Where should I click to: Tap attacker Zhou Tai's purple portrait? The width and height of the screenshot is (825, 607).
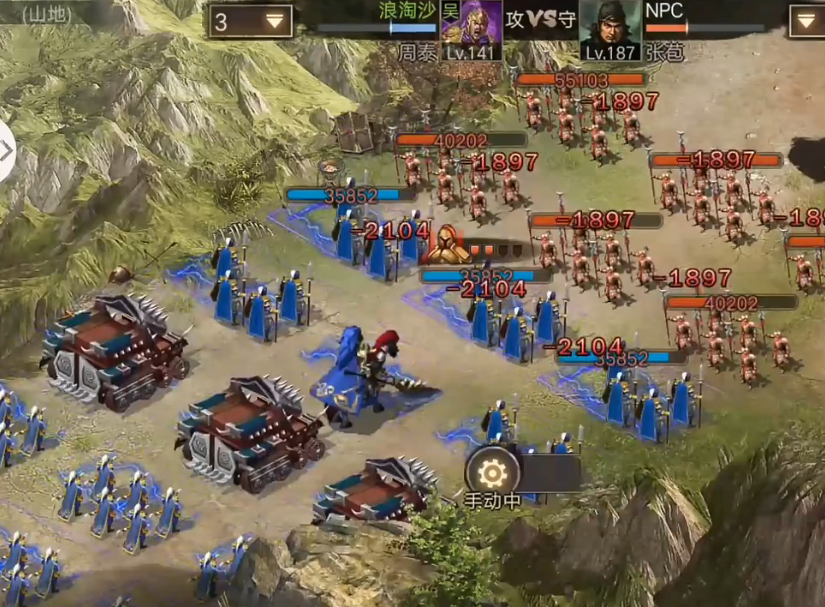point(471,29)
